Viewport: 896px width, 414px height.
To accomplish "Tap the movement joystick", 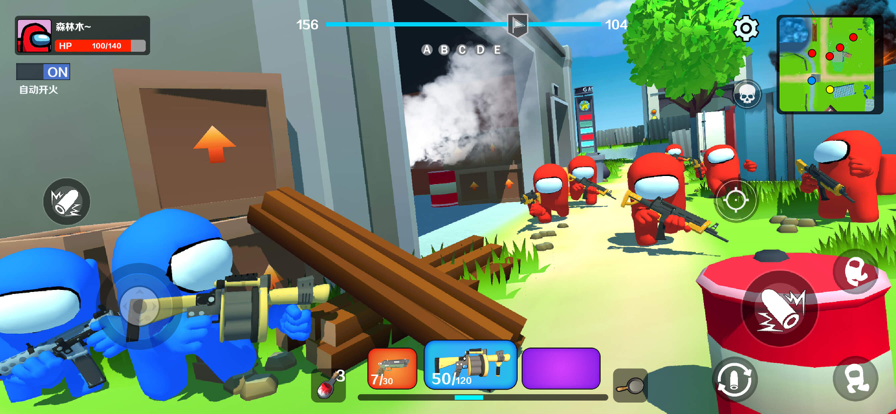I will pyautogui.click(x=140, y=303).
